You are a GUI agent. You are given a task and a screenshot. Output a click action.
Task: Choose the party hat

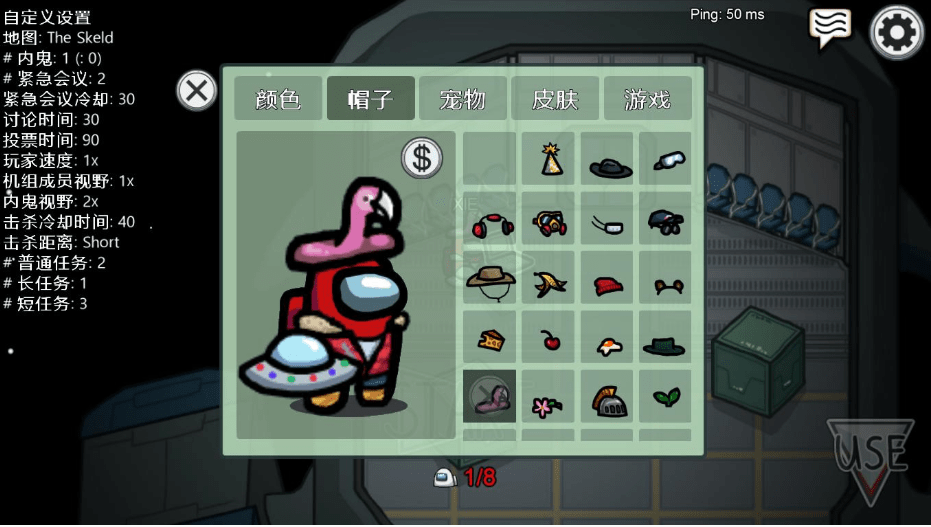click(x=548, y=159)
